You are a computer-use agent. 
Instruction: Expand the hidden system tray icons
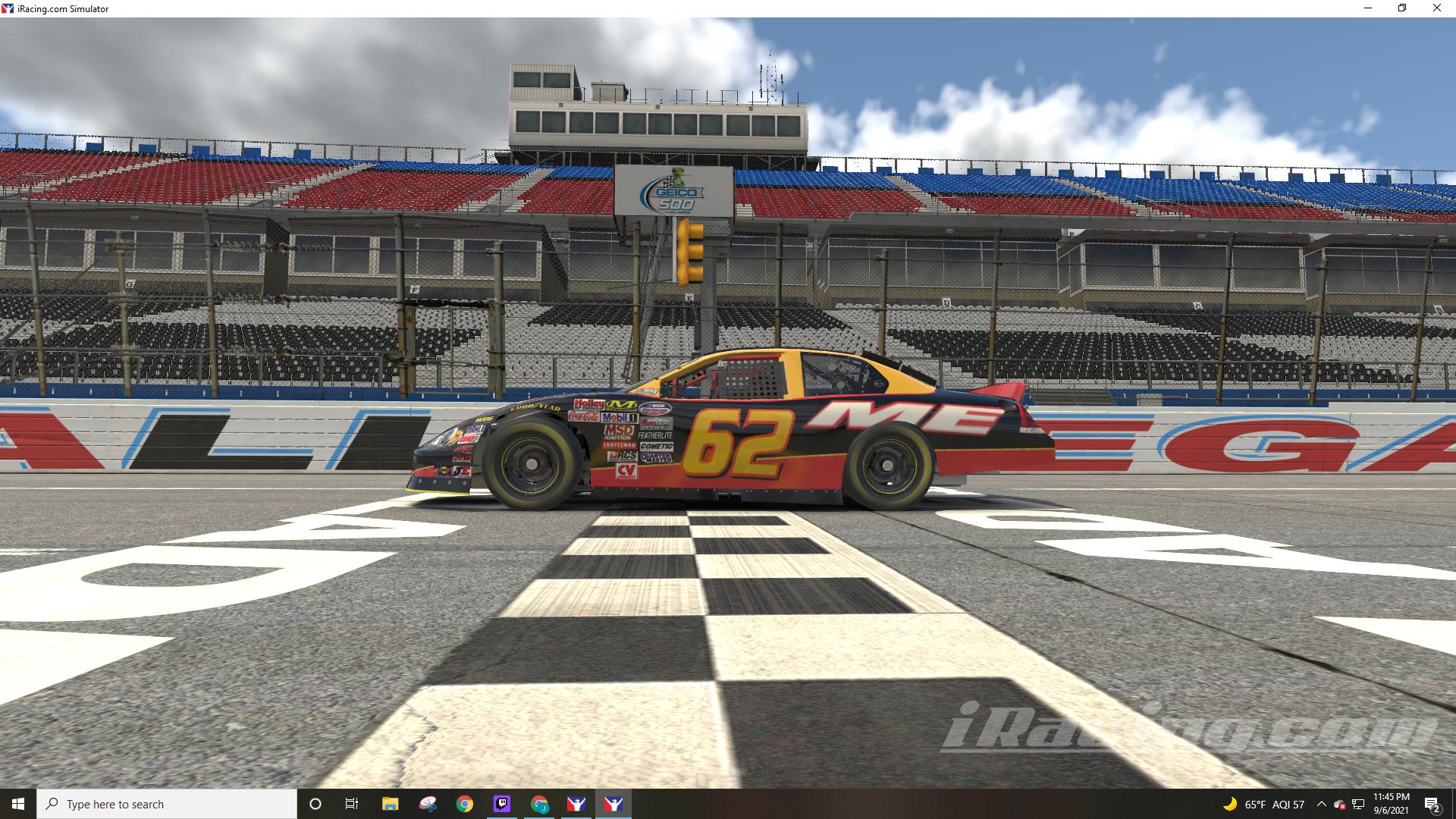(1322, 804)
